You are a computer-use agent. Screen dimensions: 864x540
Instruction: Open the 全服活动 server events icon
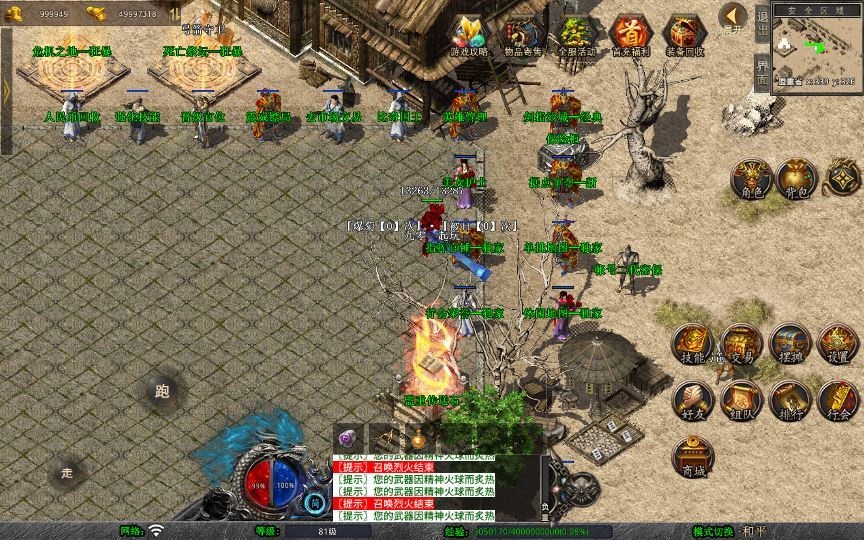(x=576, y=34)
